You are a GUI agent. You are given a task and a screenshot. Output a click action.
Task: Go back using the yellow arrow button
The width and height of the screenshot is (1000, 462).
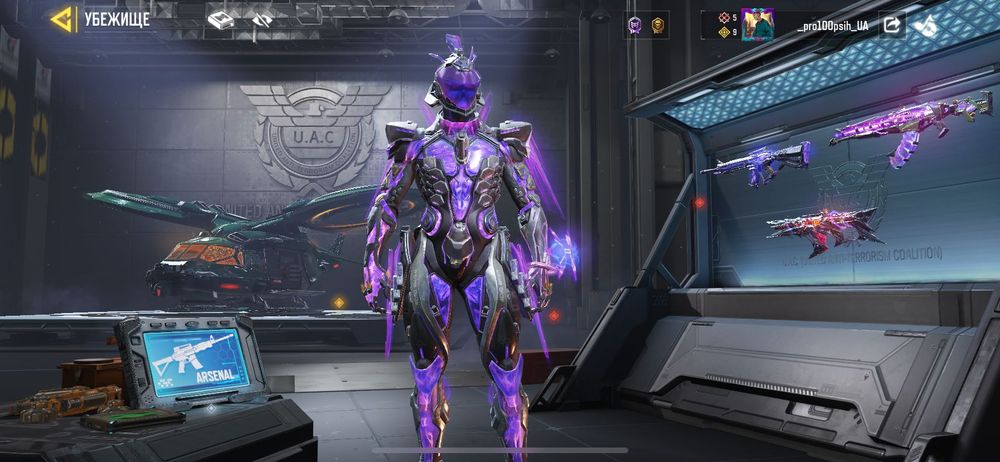63,19
